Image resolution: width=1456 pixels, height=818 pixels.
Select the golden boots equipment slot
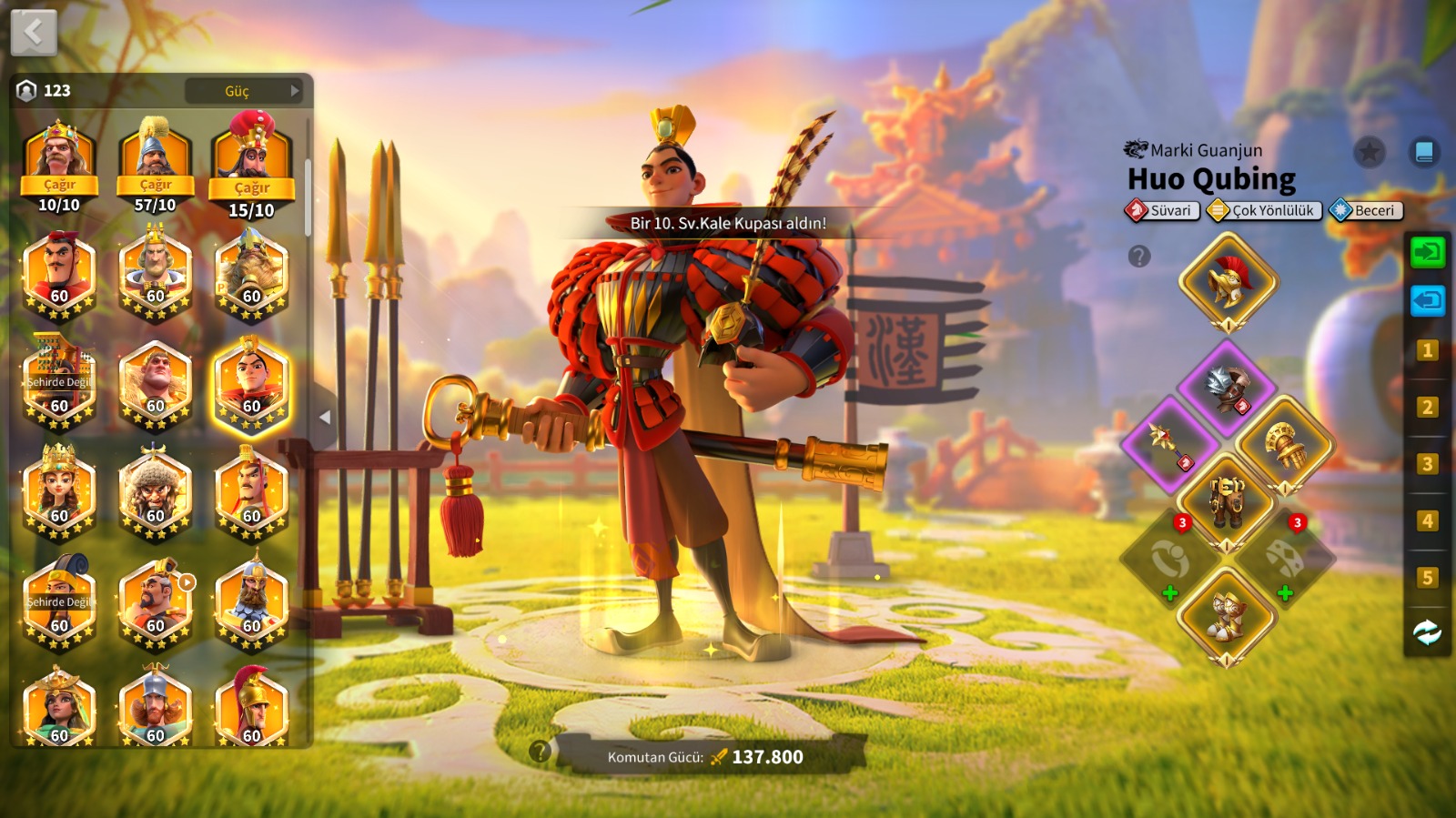[1226, 615]
